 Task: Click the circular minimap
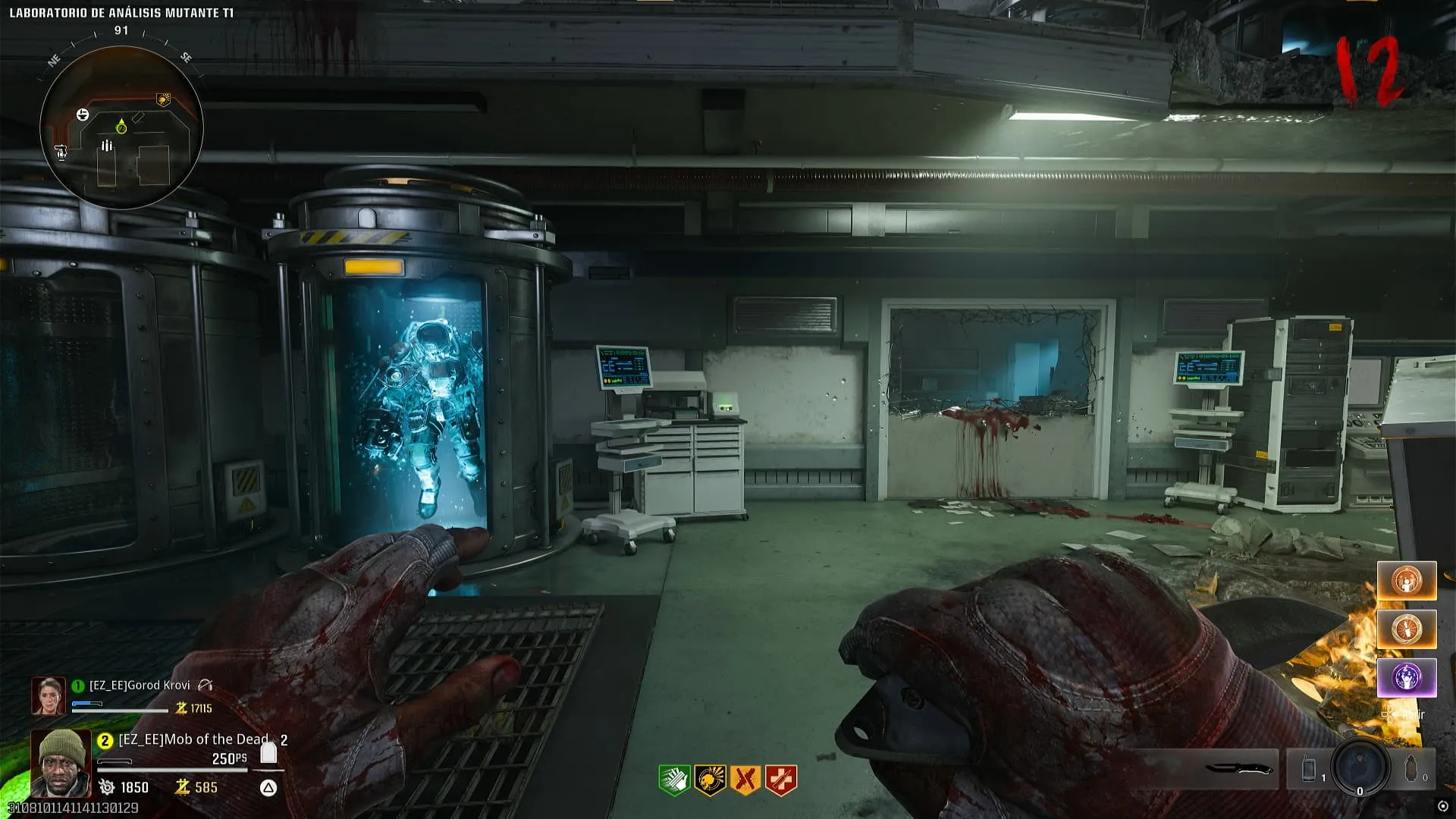(x=121, y=127)
